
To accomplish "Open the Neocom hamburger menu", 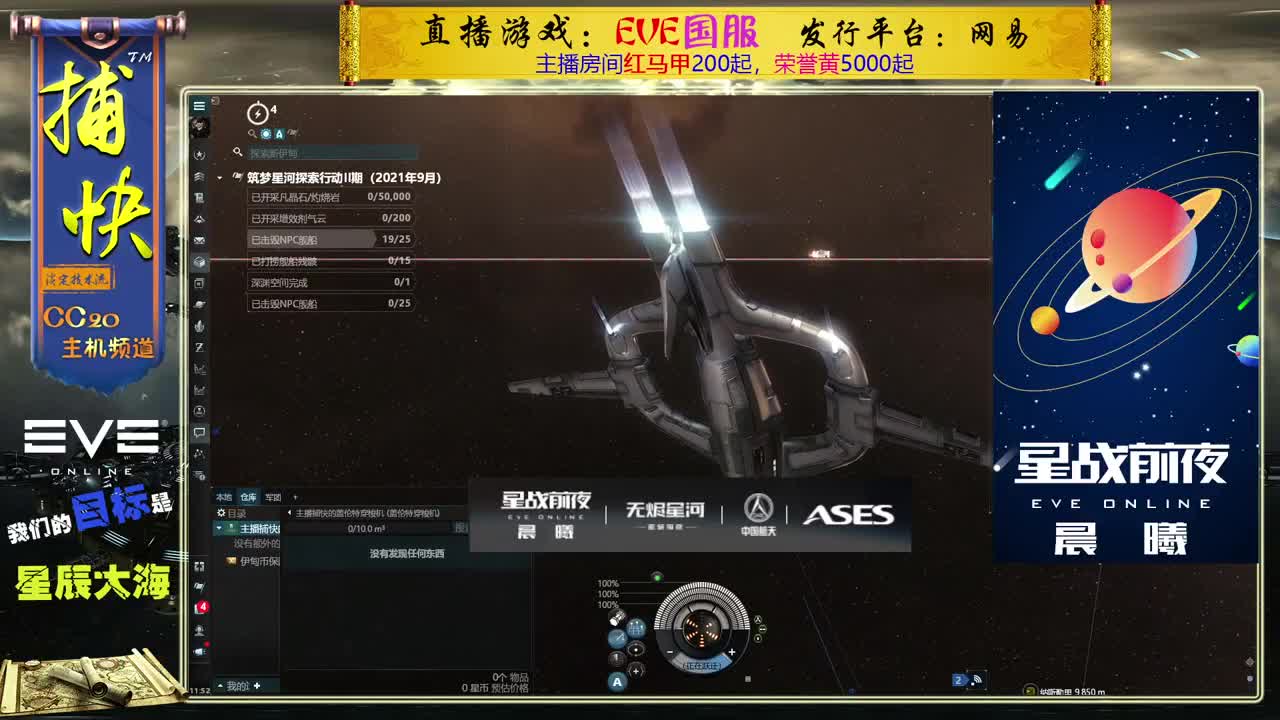I will [199, 105].
